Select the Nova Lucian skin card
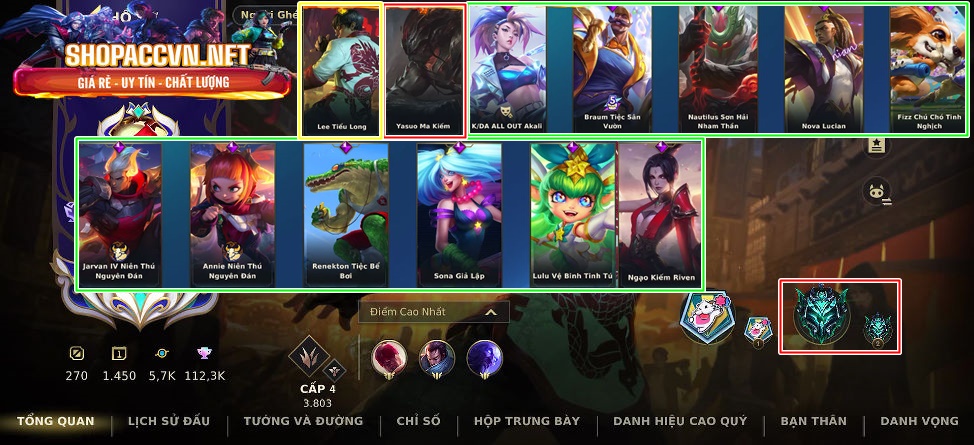Viewport: 974px width, 445px height. tap(824, 70)
